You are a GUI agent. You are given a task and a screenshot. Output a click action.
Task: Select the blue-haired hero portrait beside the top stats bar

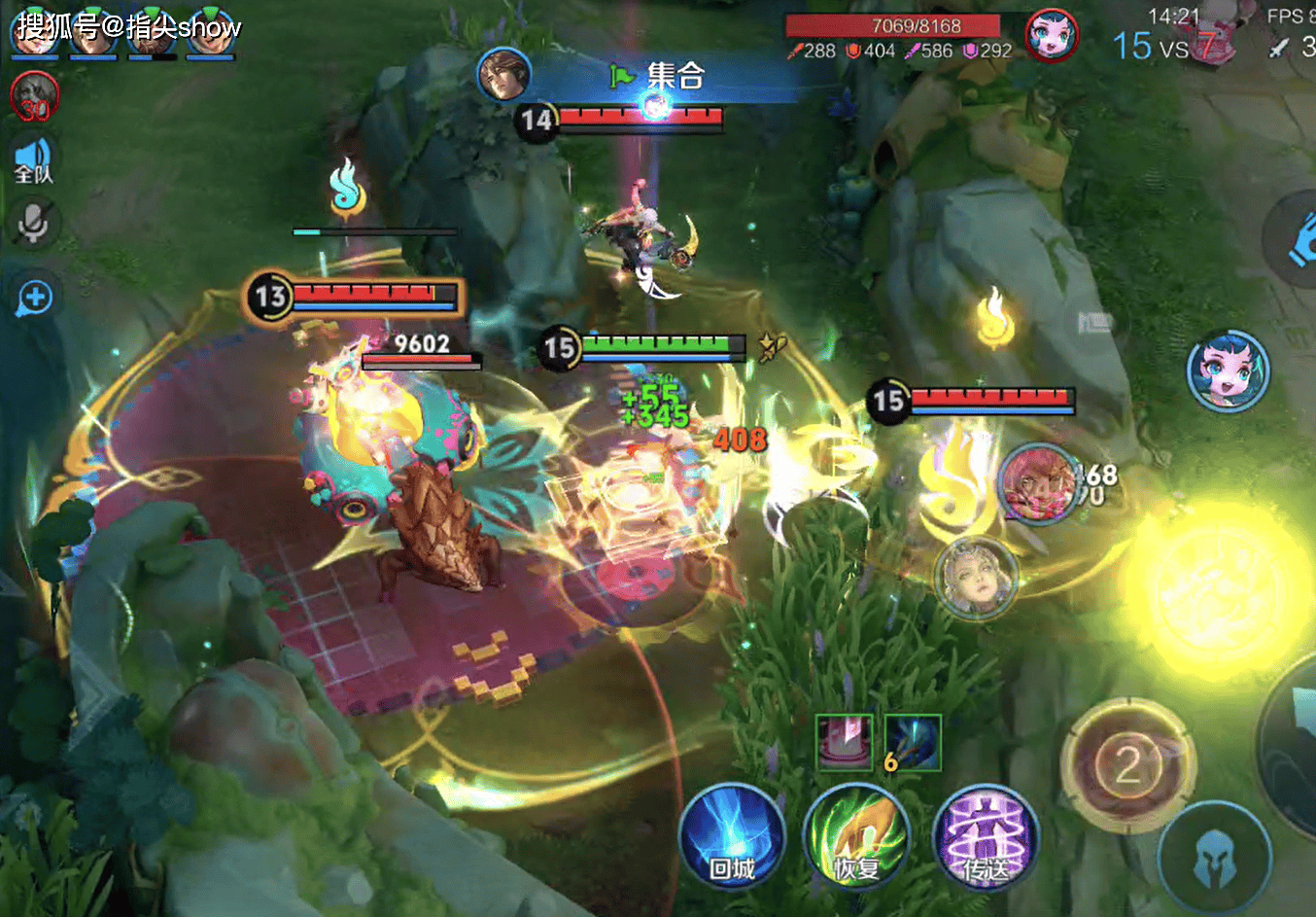[1052, 37]
